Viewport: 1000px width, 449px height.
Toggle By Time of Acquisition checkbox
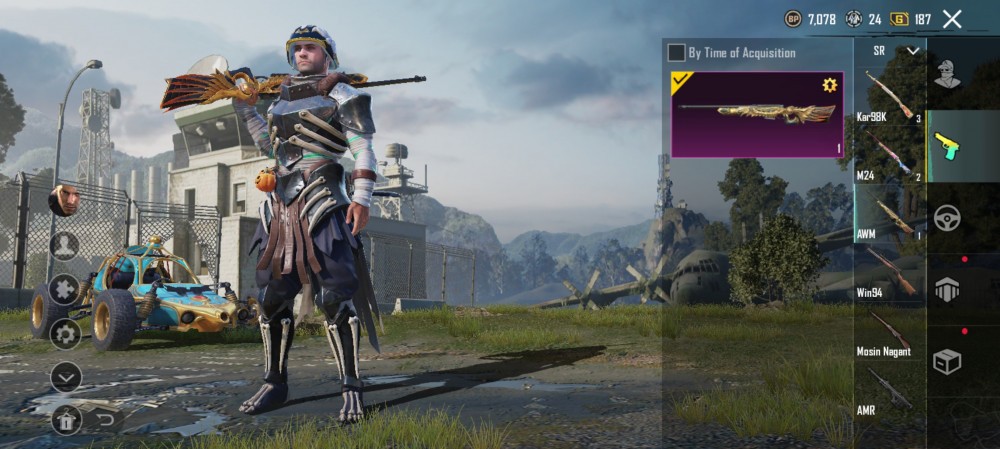[x=677, y=52]
